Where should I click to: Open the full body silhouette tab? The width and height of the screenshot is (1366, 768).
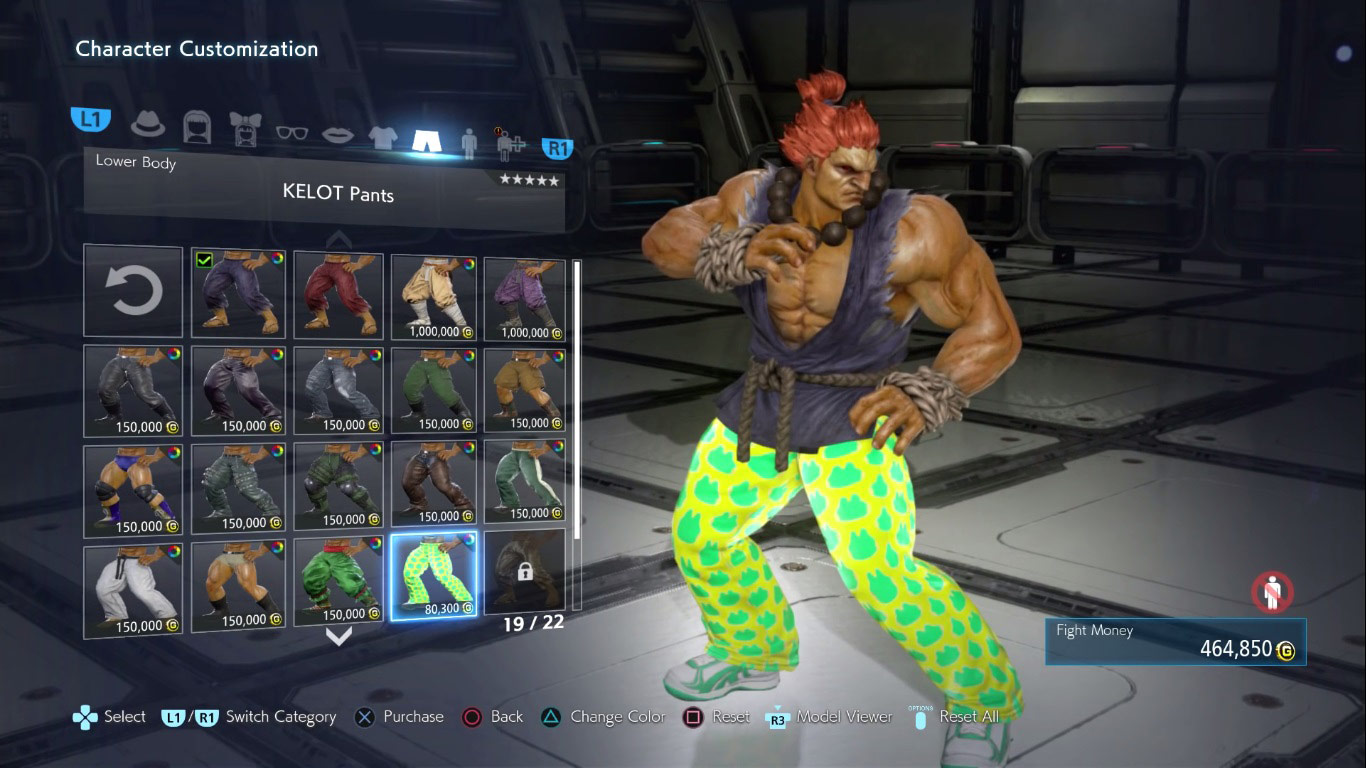click(x=469, y=142)
